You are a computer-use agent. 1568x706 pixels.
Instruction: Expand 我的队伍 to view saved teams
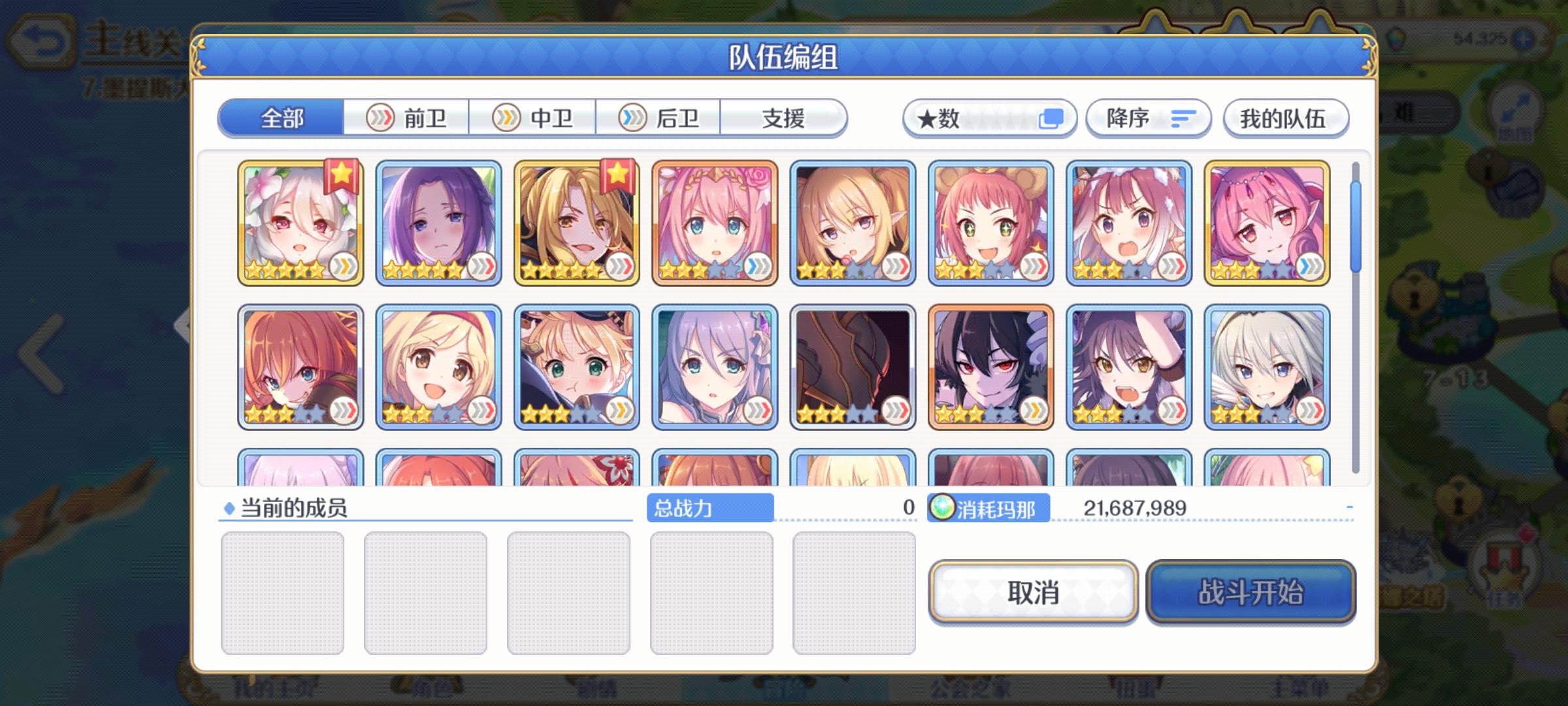click(1286, 118)
